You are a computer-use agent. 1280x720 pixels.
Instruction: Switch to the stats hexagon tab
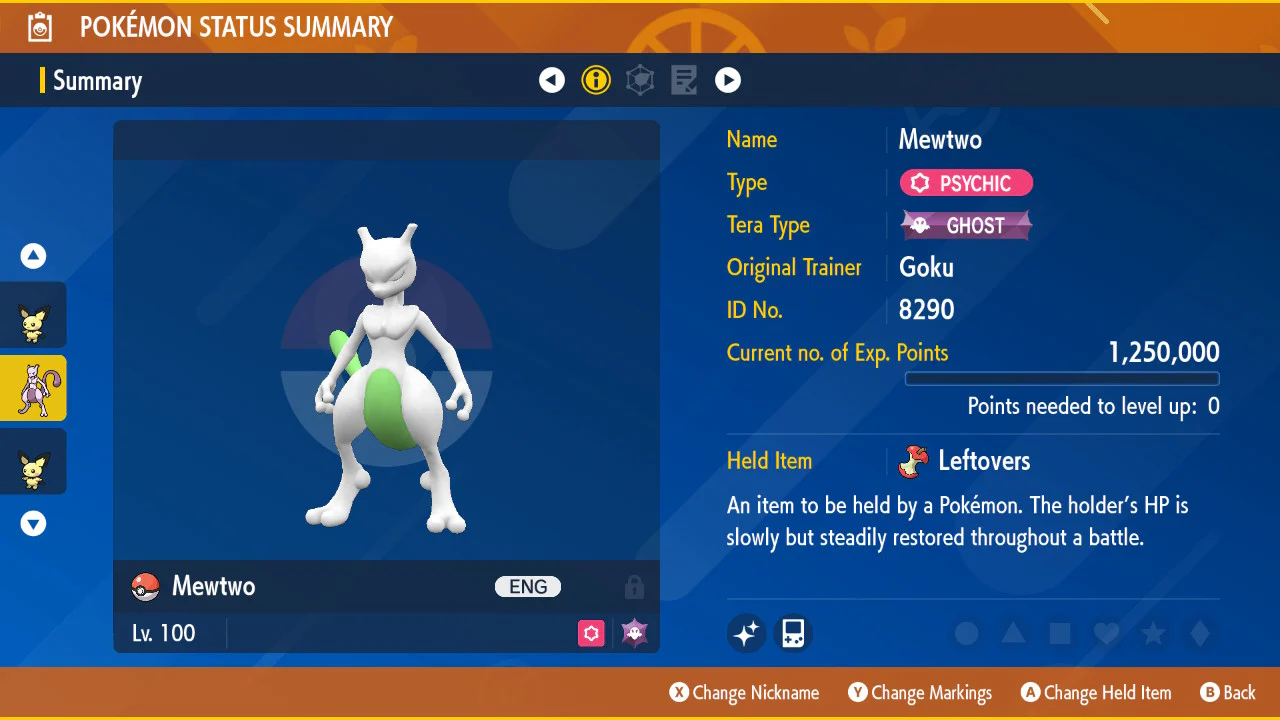point(640,80)
